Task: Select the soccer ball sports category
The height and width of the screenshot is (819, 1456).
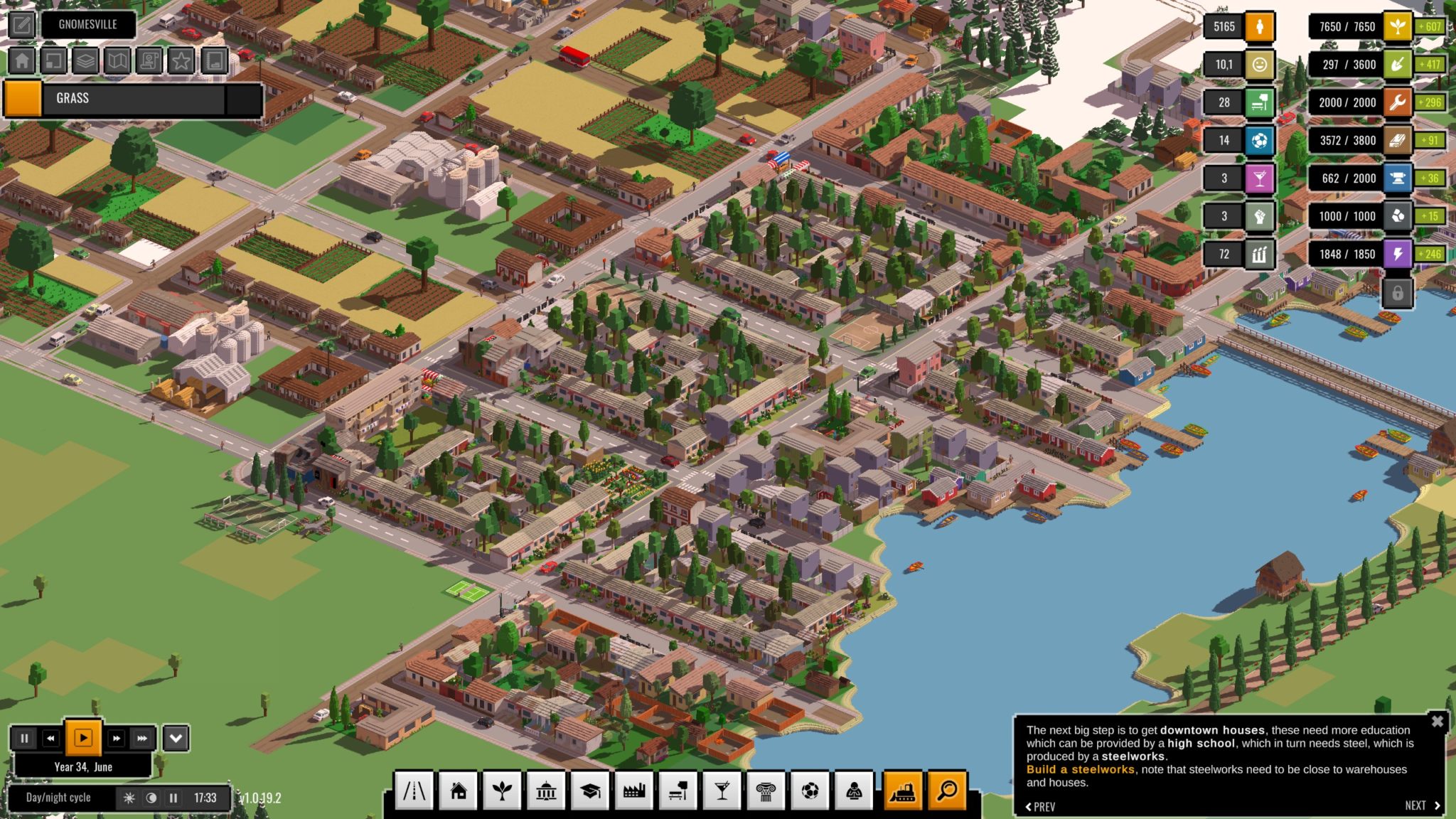Action: pos(809,791)
